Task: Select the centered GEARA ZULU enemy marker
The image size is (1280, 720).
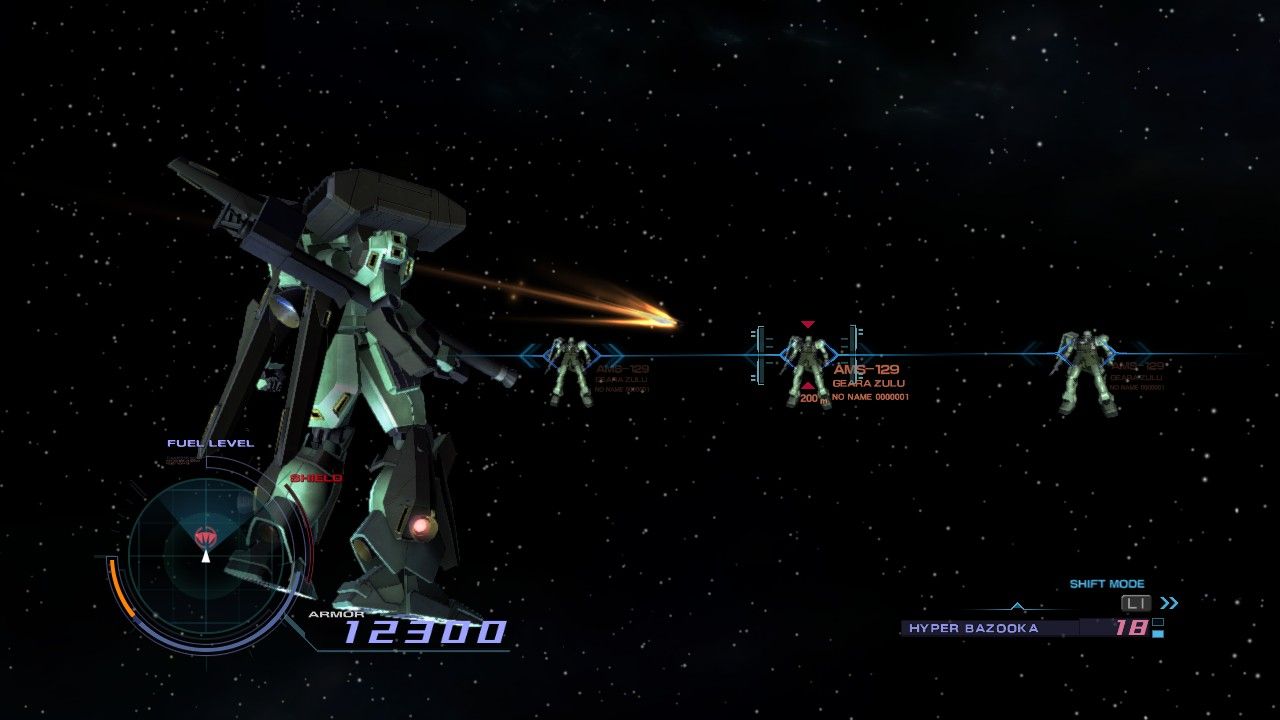Action: point(807,360)
